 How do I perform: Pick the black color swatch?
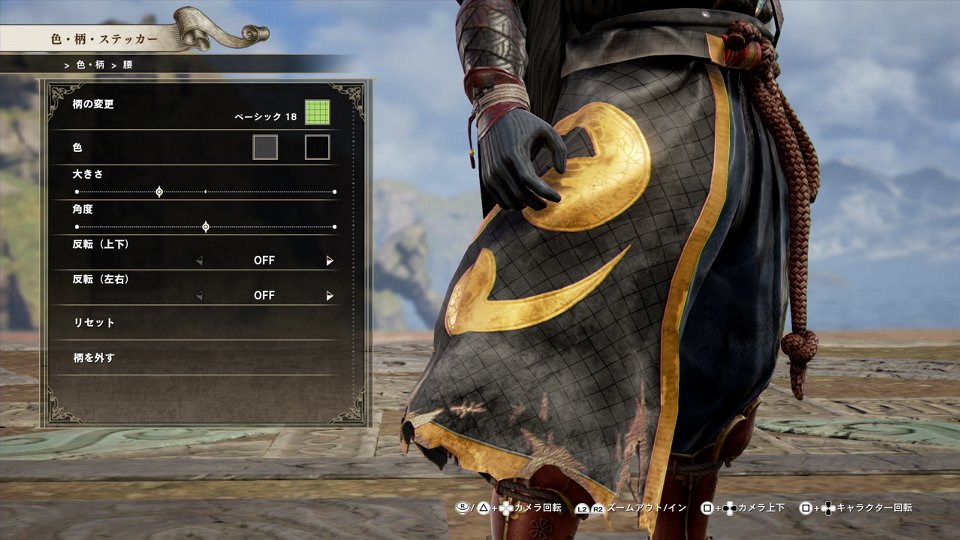pyautogui.click(x=317, y=148)
